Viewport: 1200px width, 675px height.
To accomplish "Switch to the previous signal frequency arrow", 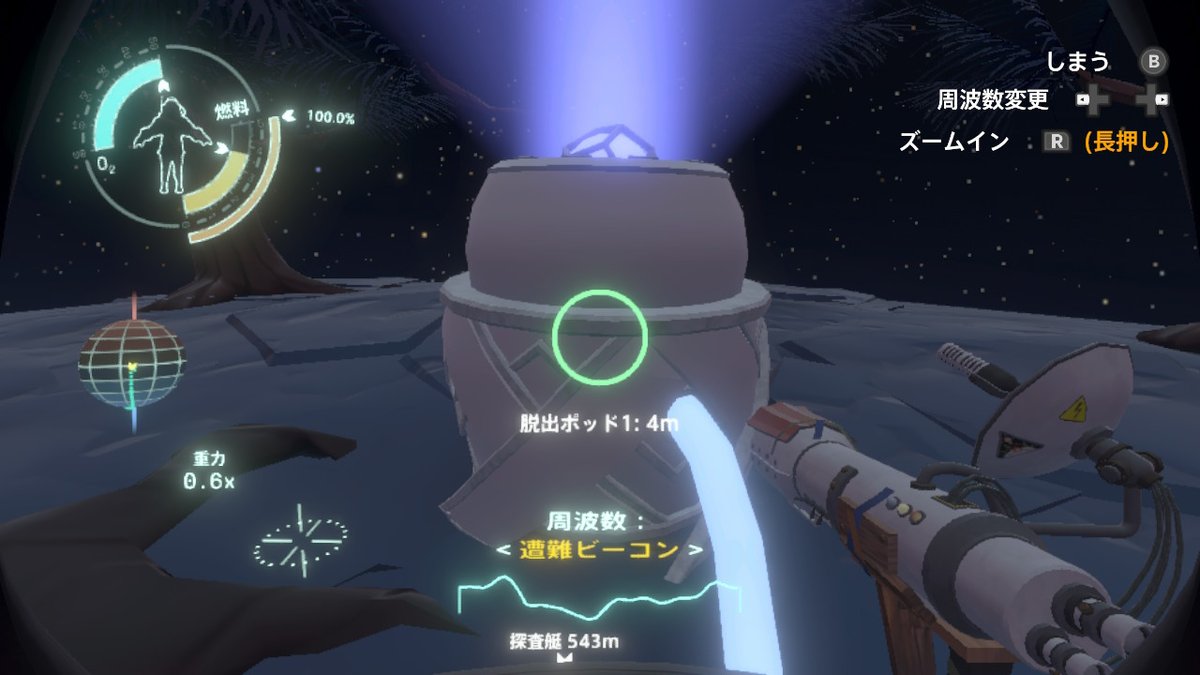I will click(503, 550).
